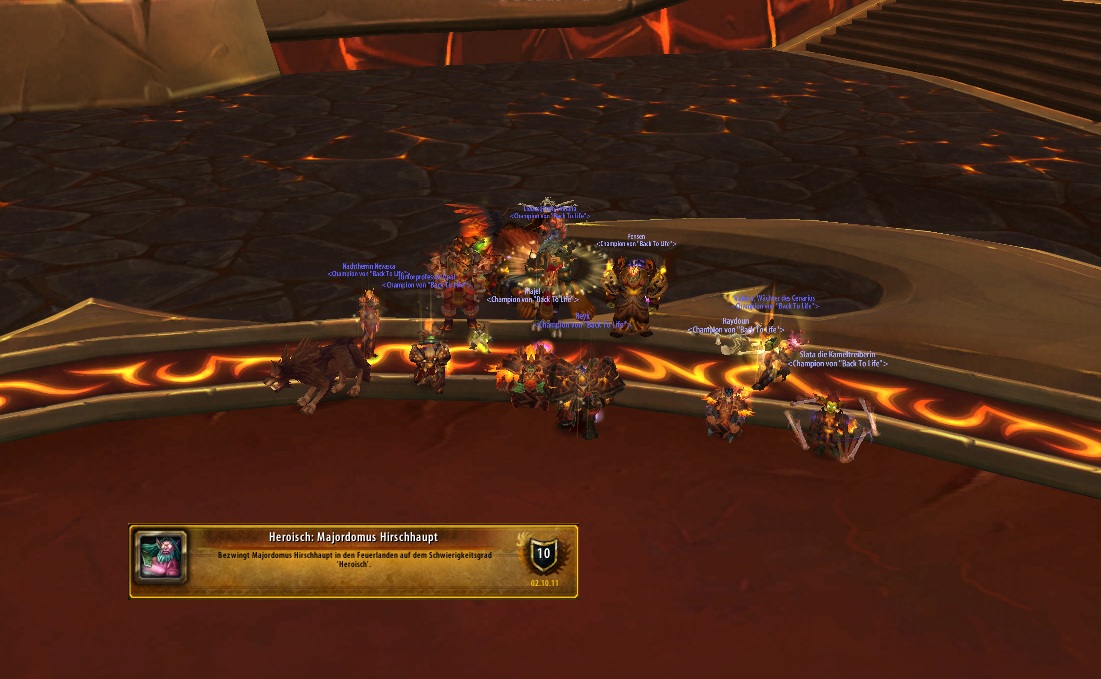Open the Heroisch: Majordomus Hirschhaupt achievement popup

pyautogui.click(x=353, y=560)
